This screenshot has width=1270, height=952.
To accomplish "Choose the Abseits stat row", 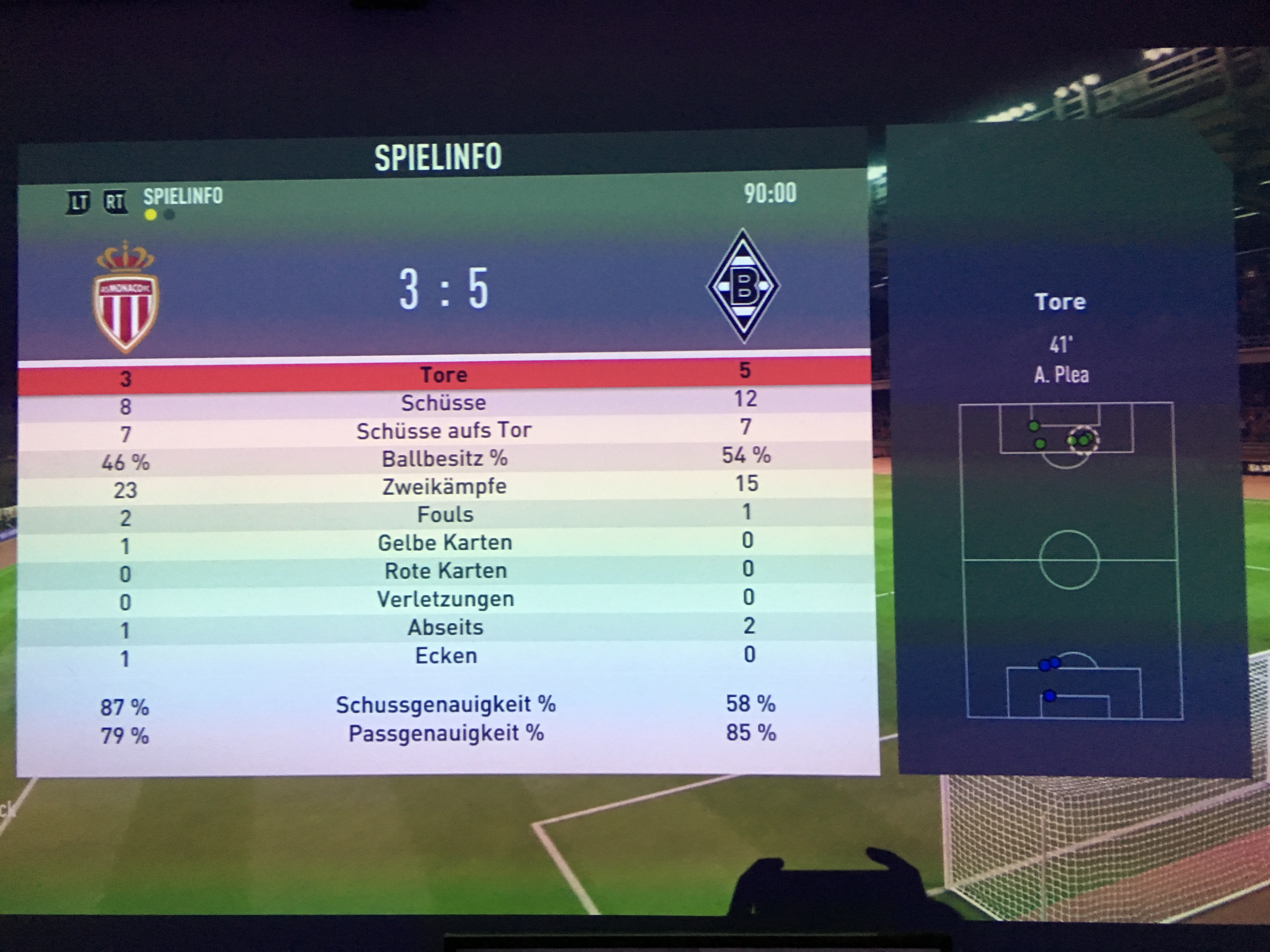I will (x=445, y=627).
